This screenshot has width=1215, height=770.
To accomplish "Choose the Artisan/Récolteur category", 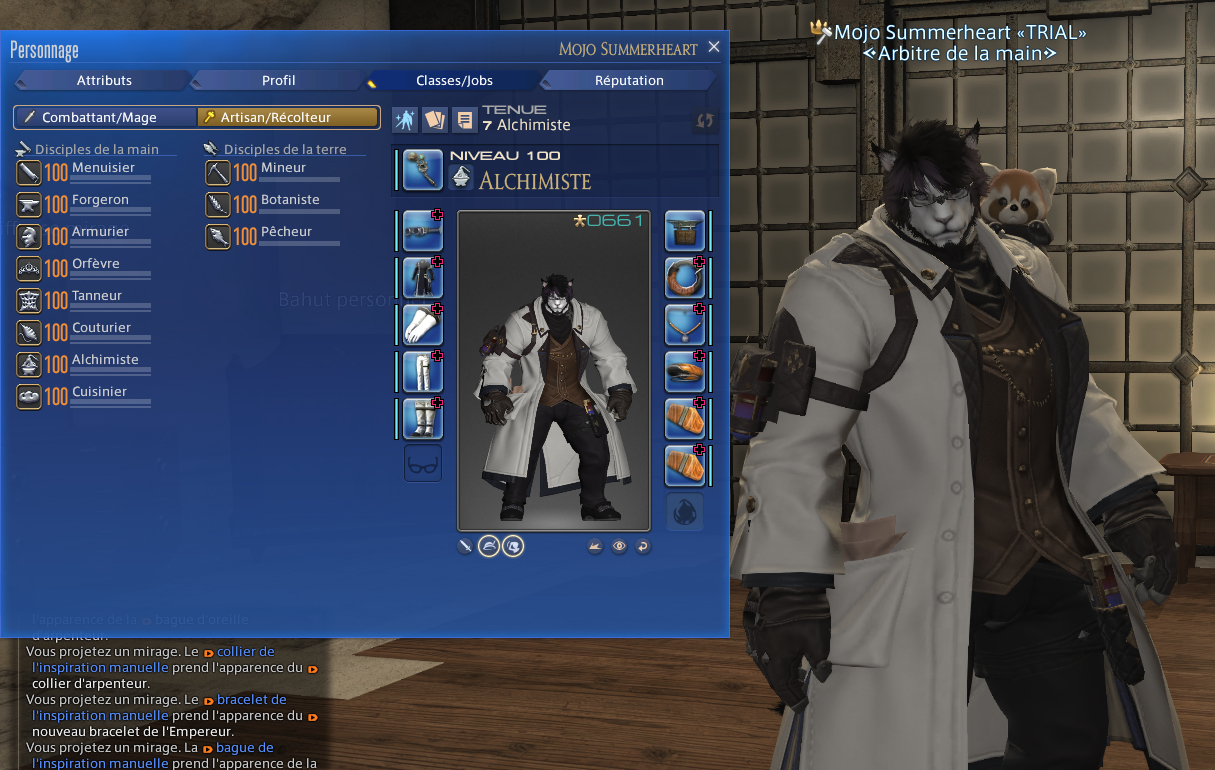I will tap(287, 118).
